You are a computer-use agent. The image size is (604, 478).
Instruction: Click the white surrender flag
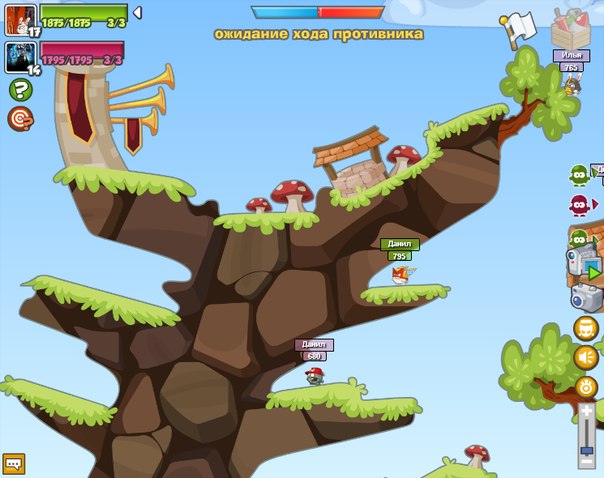[x=520, y=28]
